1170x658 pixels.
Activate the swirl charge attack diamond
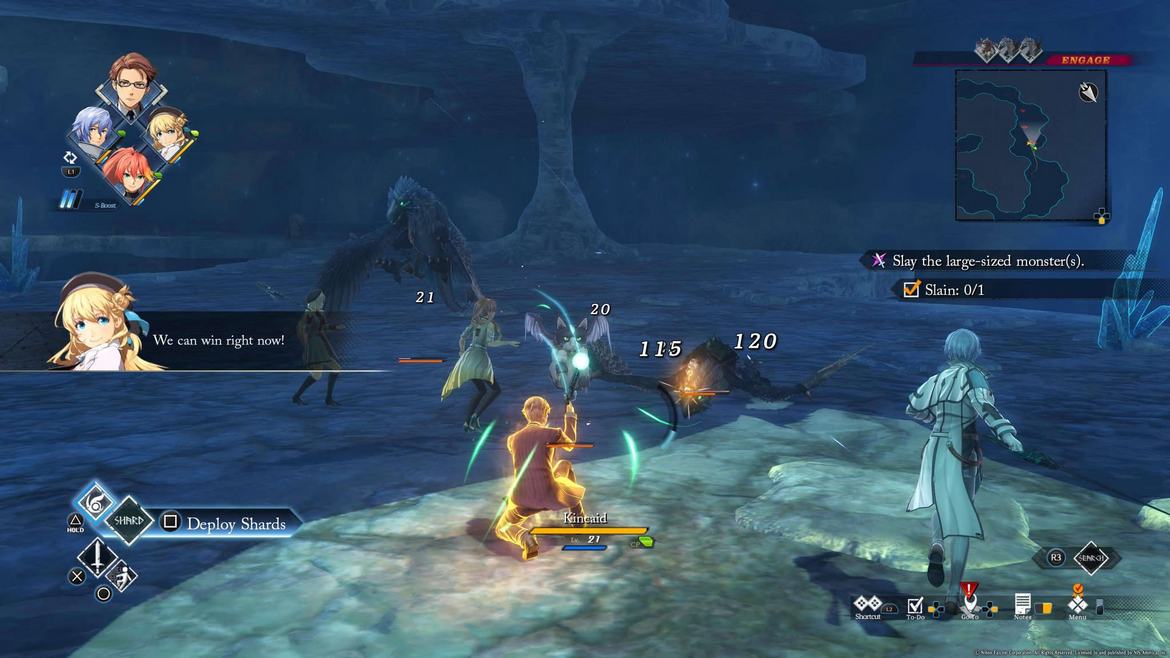pos(98,497)
